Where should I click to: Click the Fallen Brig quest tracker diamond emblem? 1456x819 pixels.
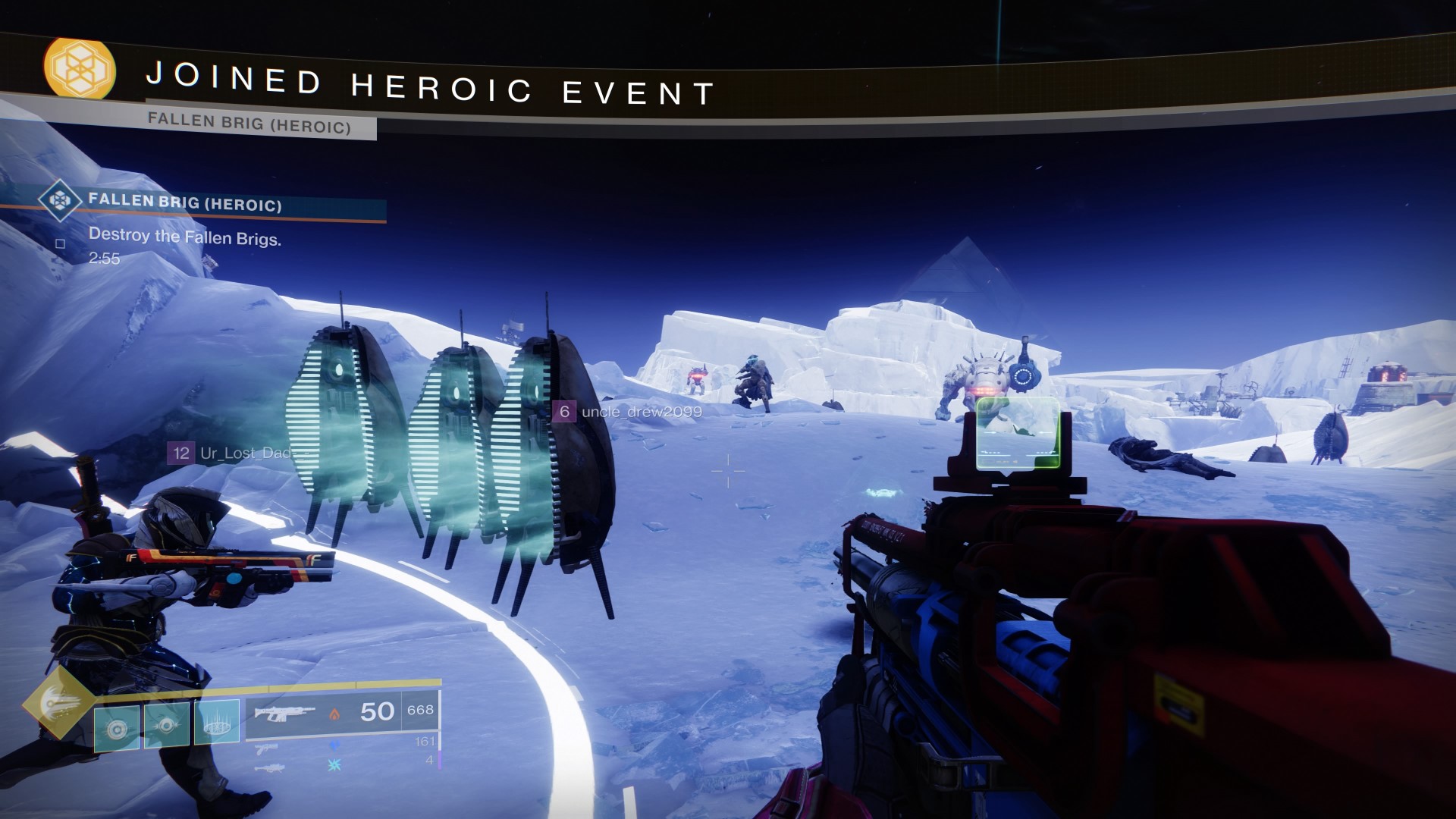tap(60, 201)
